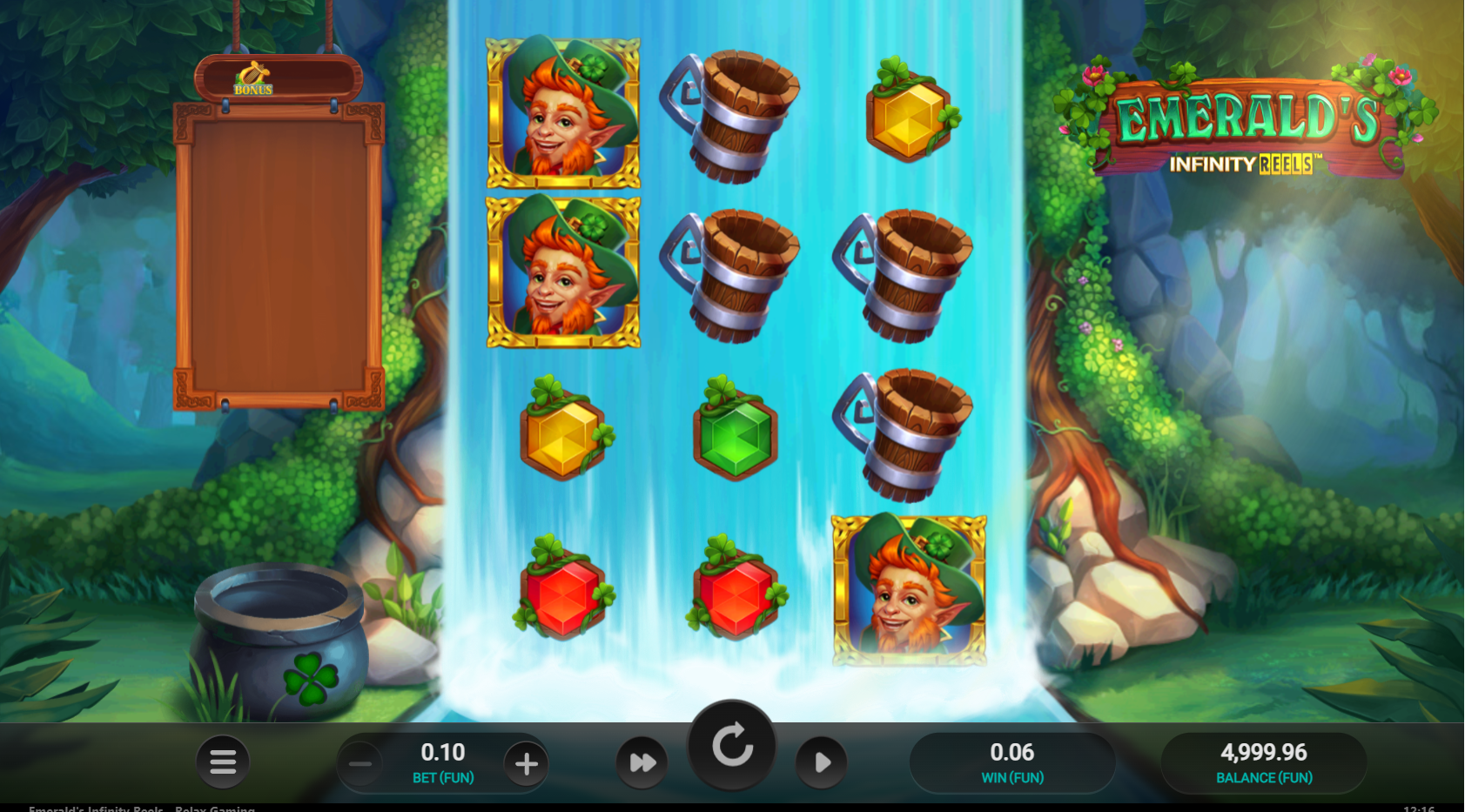Decrease the bet amount
The height and width of the screenshot is (812, 1465).
[360, 764]
